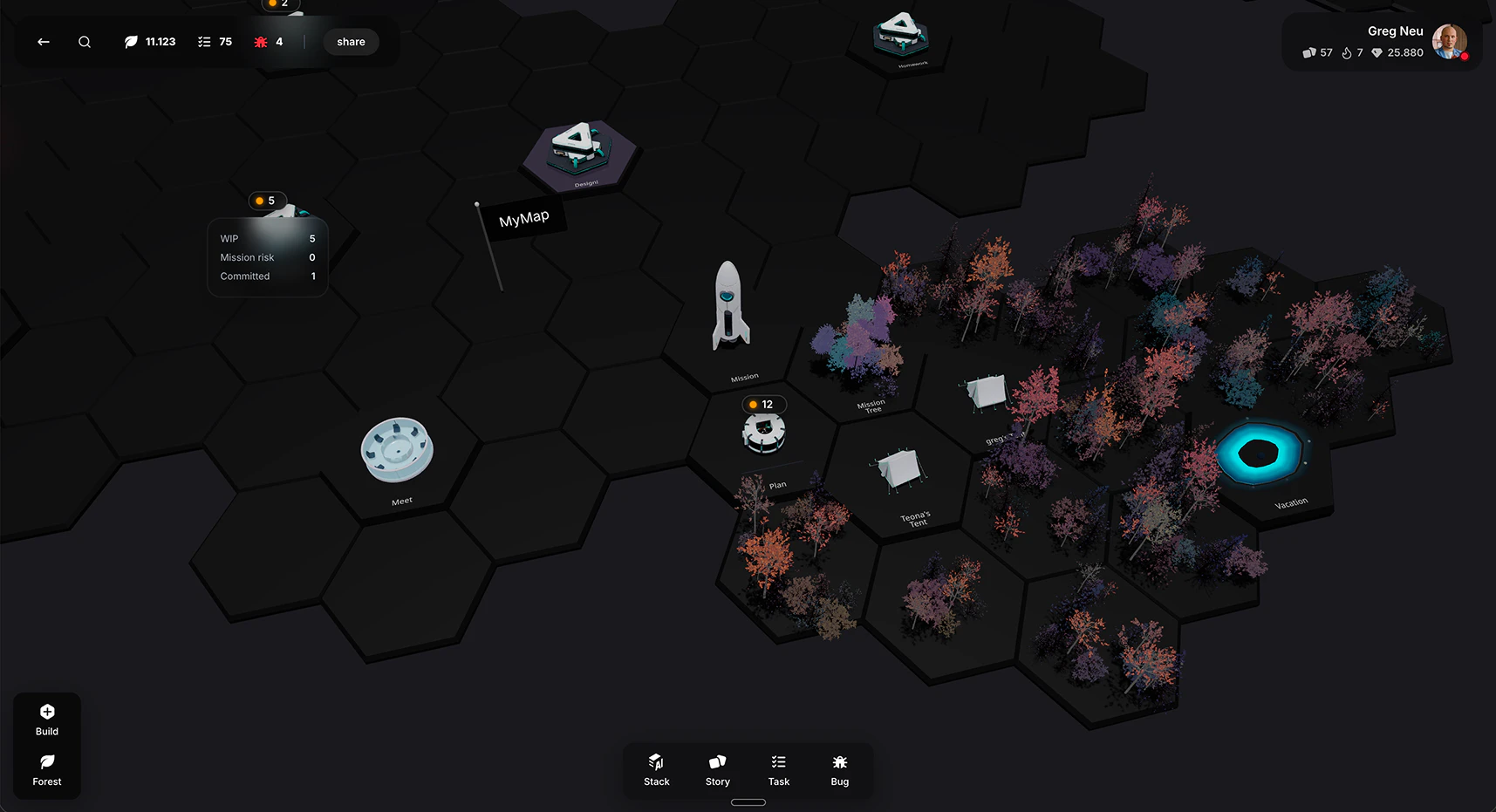Go back using the arrow button
The height and width of the screenshot is (812, 1496).
point(43,41)
